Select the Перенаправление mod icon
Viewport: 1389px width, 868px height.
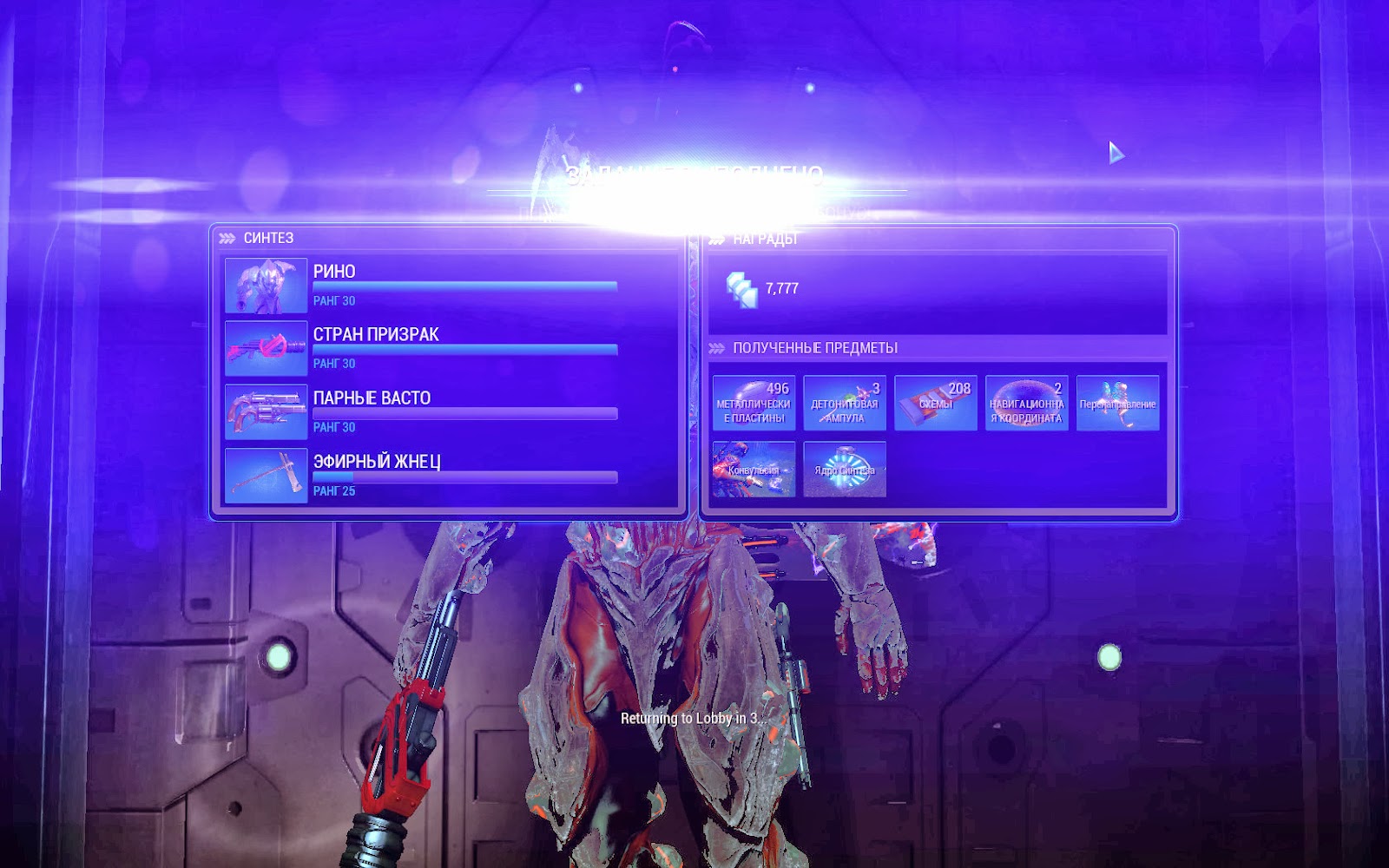click(x=1118, y=402)
